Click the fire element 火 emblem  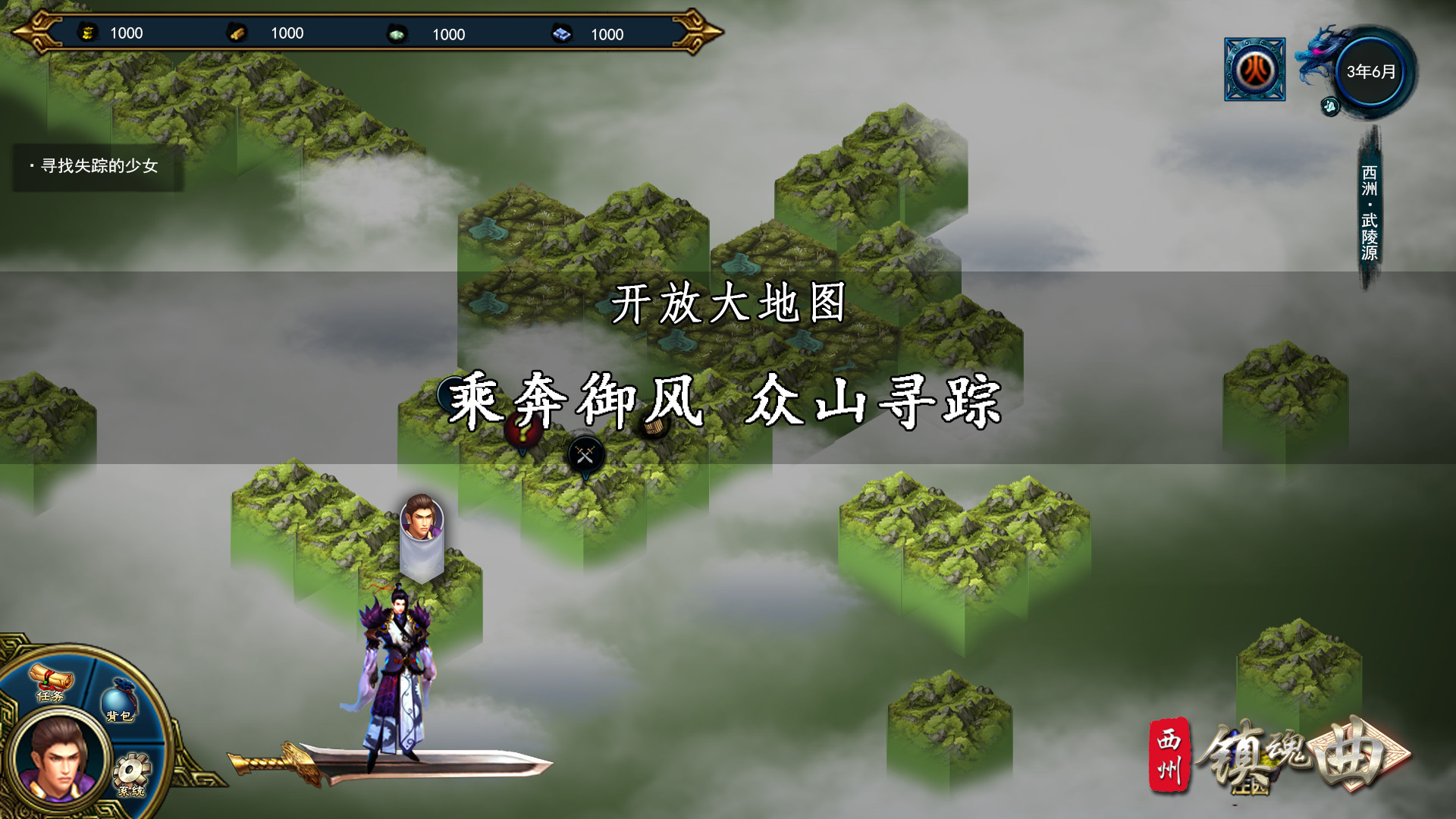point(1254,70)
